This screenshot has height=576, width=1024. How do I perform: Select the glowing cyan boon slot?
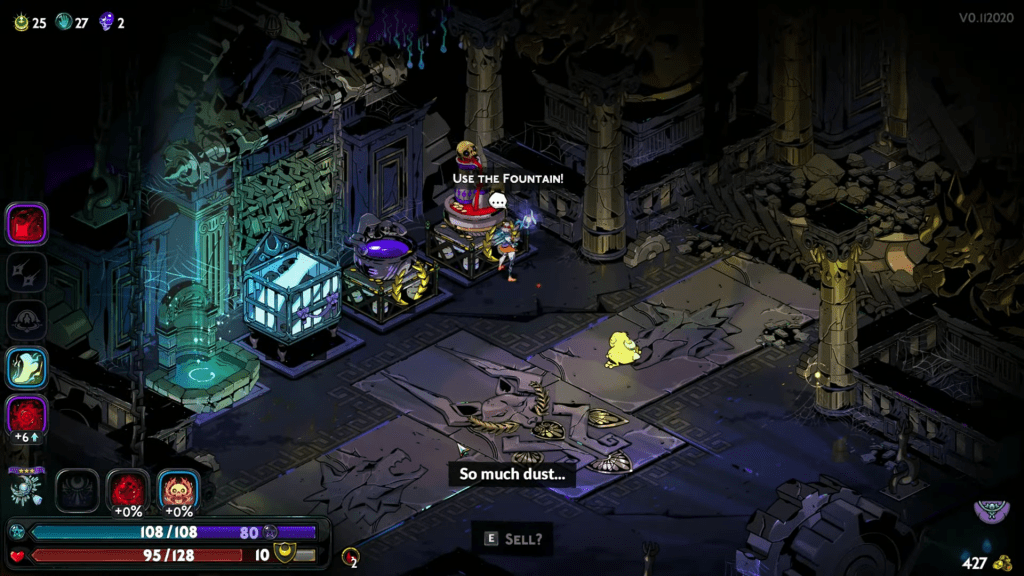pyautogui.click(x=27, y=368)
